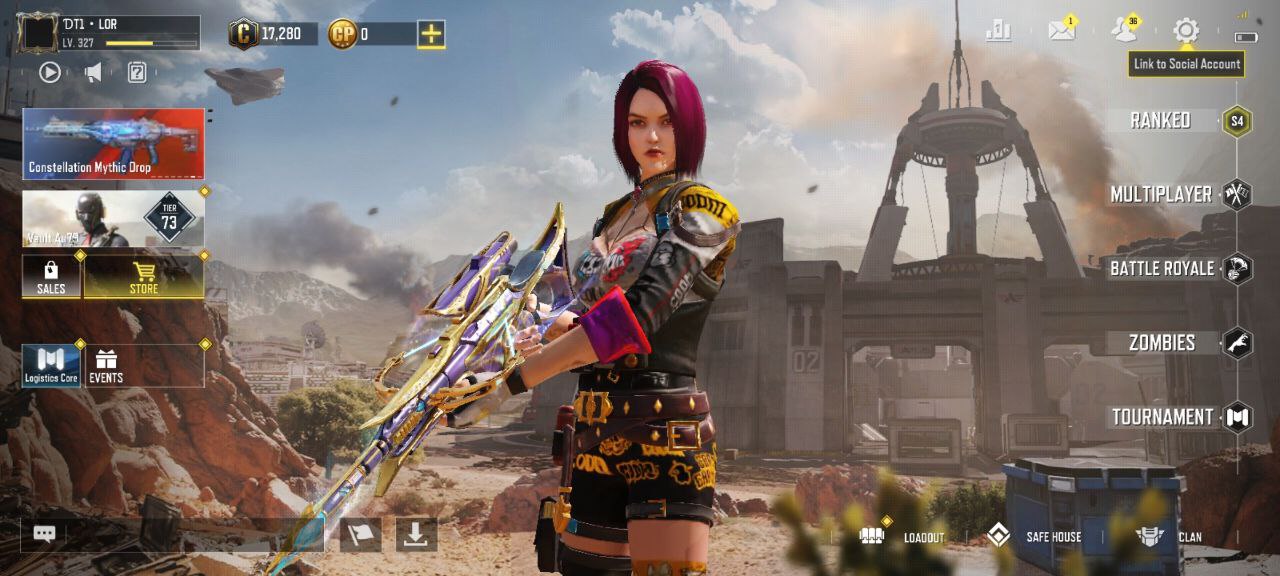Go to the Store
Image resolution: width=1280 pixels, height=576 pixels.
[144, 277]
